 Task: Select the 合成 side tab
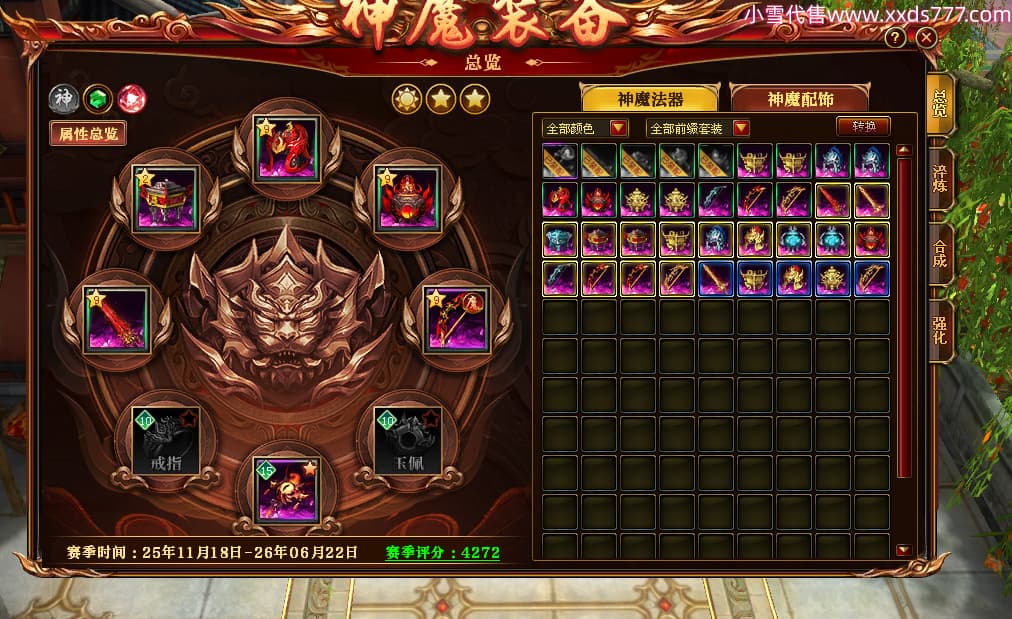tap(940, 256)
